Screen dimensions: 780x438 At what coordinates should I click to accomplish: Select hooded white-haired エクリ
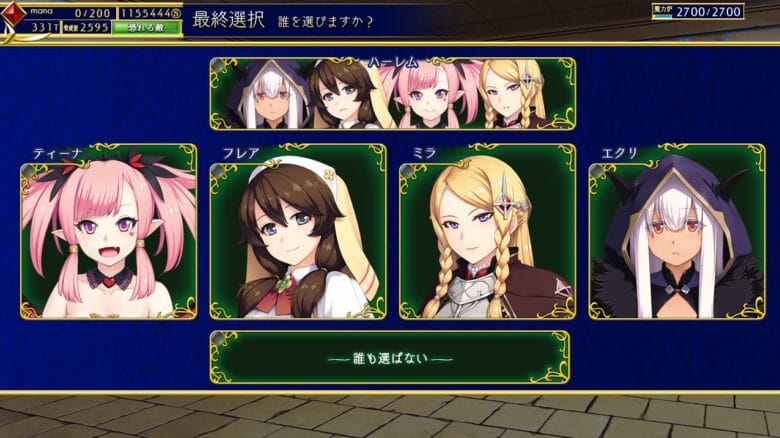tap(676, 231)
